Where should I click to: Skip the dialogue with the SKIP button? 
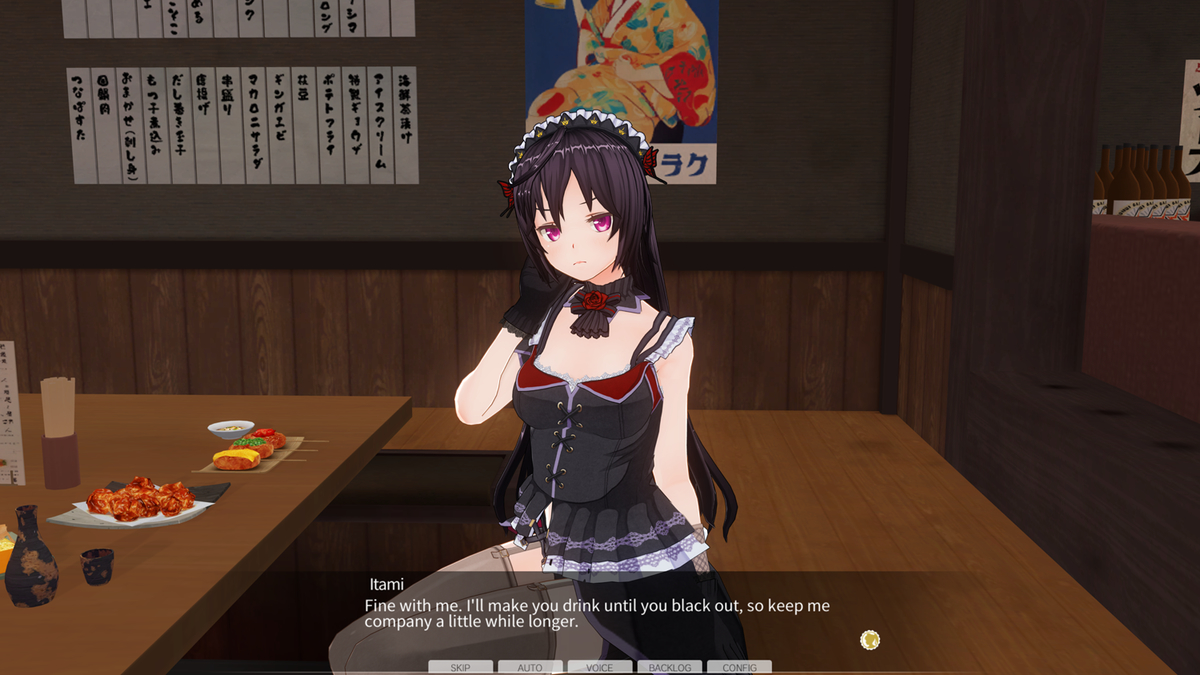tap(460, 667)
